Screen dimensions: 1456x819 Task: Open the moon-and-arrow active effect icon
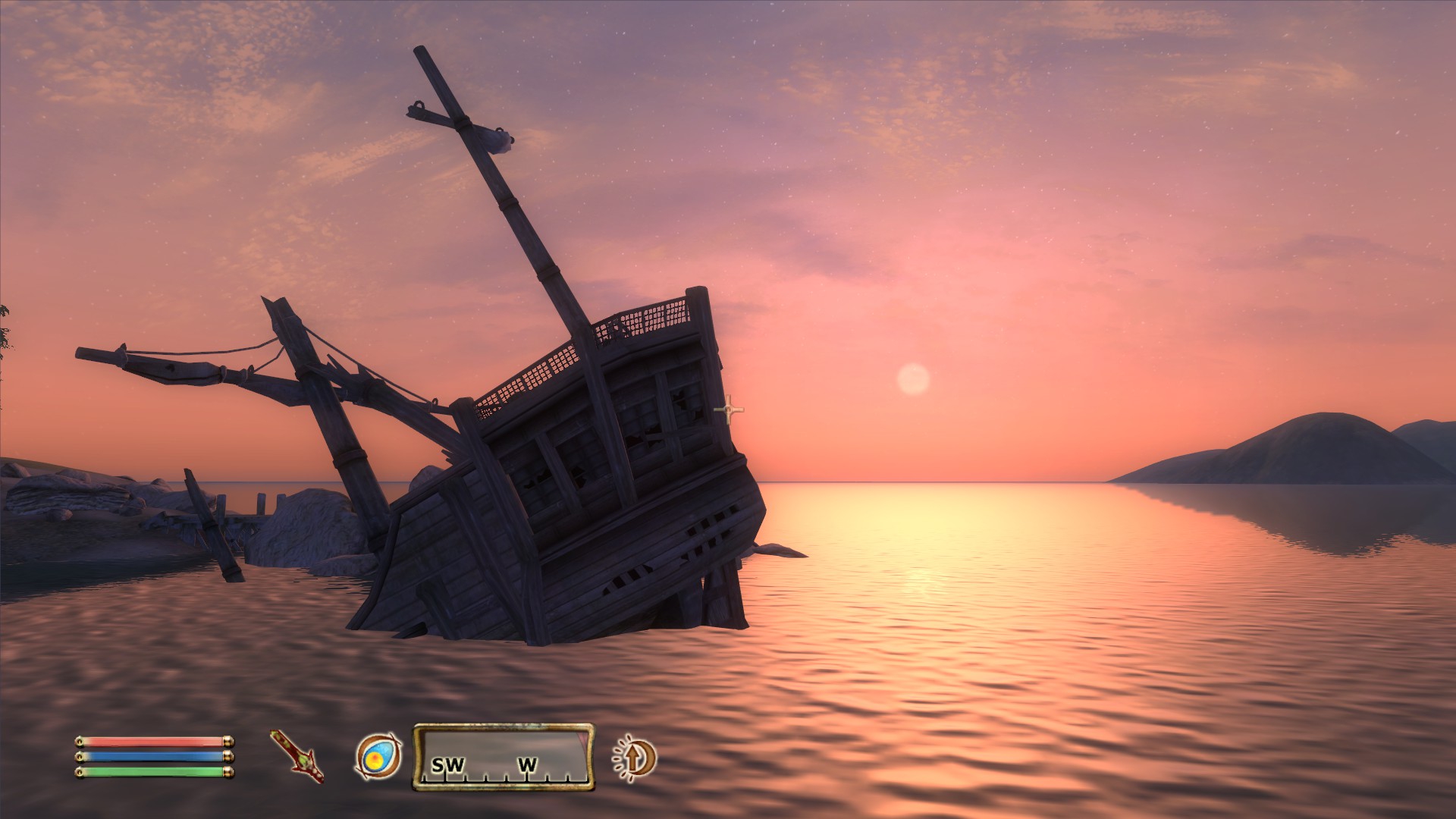(x=635, y=757)
